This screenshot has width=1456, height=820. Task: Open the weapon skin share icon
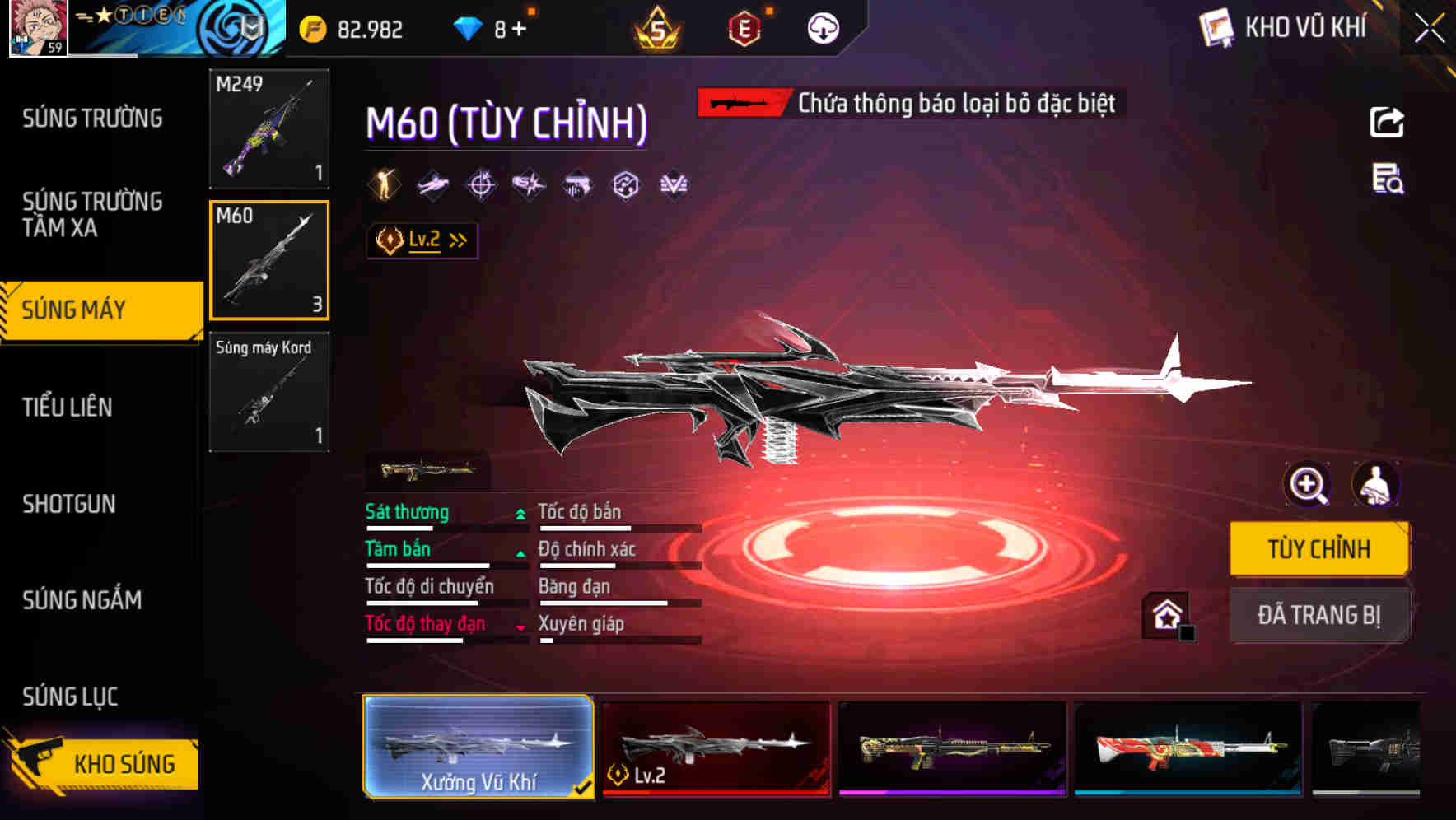pyautogui.click(x=1388, y=122)
